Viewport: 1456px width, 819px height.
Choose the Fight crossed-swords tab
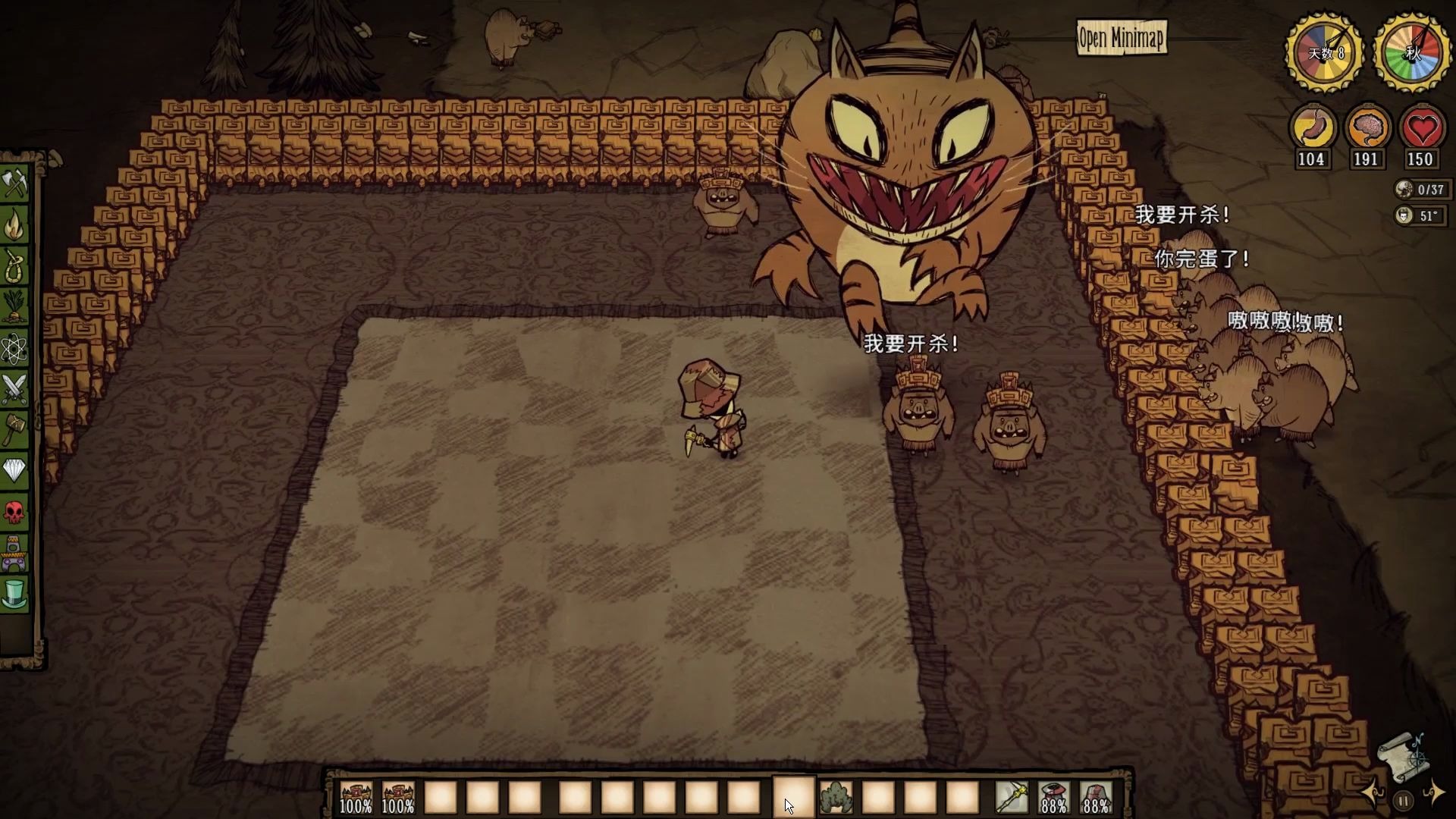tap(14, 389)
